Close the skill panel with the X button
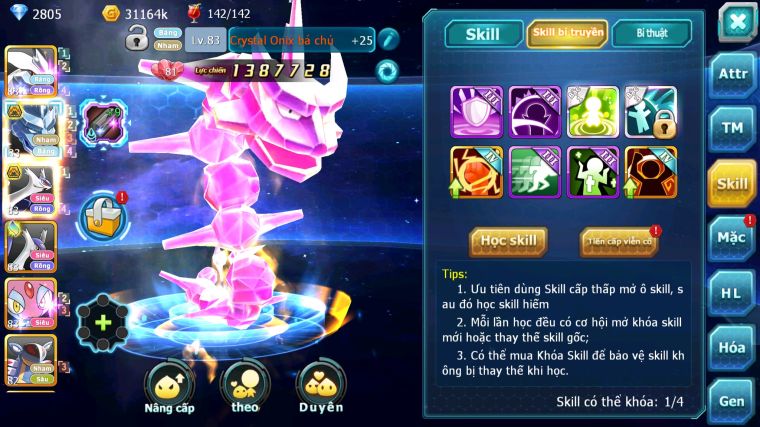 pyautogui.click(x=736, y=22)
